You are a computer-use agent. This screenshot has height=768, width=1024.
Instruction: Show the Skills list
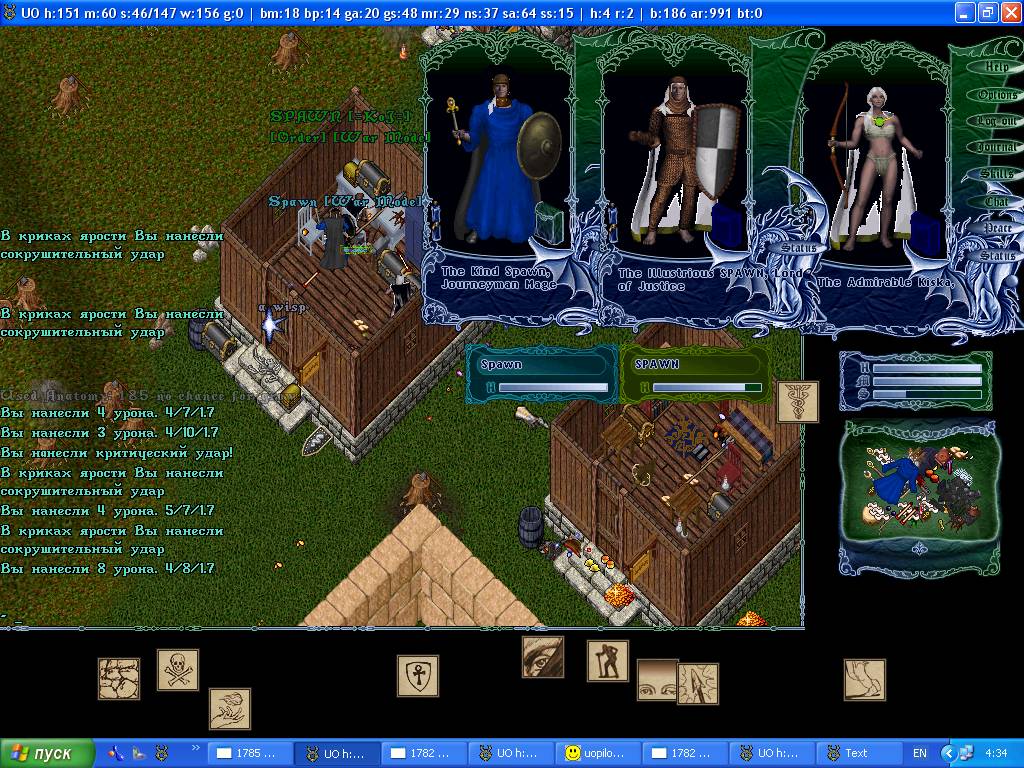(x=996, y=174)
